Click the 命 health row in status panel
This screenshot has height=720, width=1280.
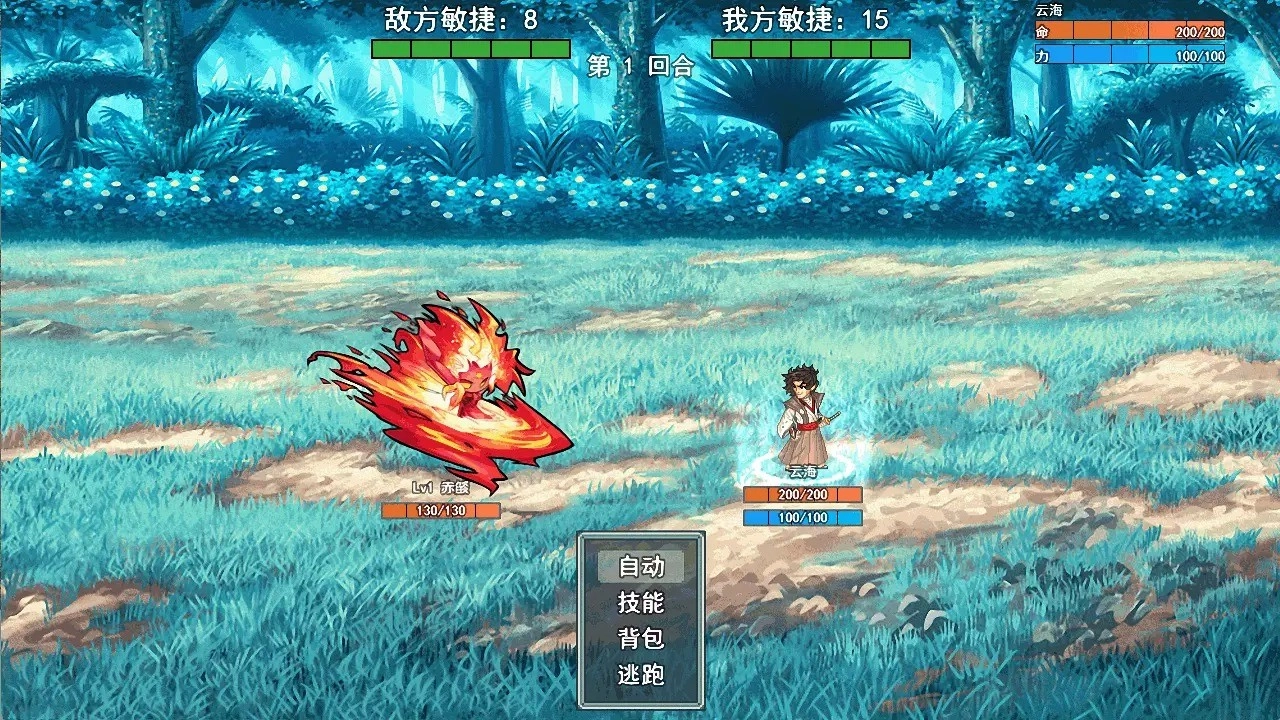coord(1130,33)
